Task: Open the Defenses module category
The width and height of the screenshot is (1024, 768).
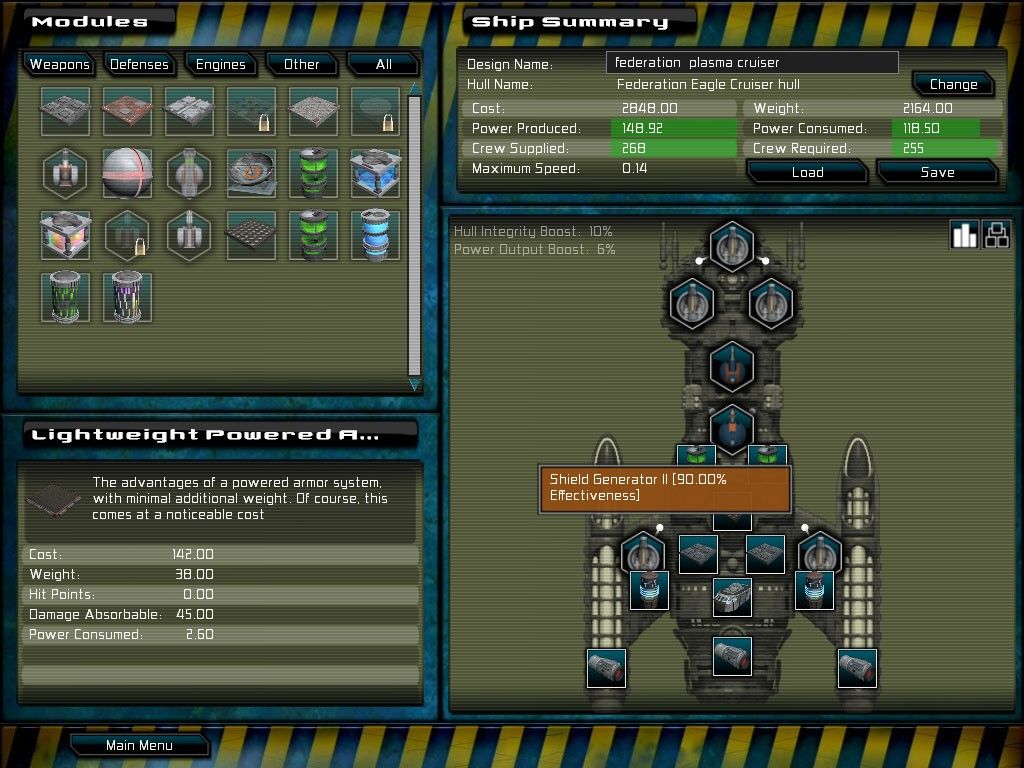Action: click(x=139, y=64)
